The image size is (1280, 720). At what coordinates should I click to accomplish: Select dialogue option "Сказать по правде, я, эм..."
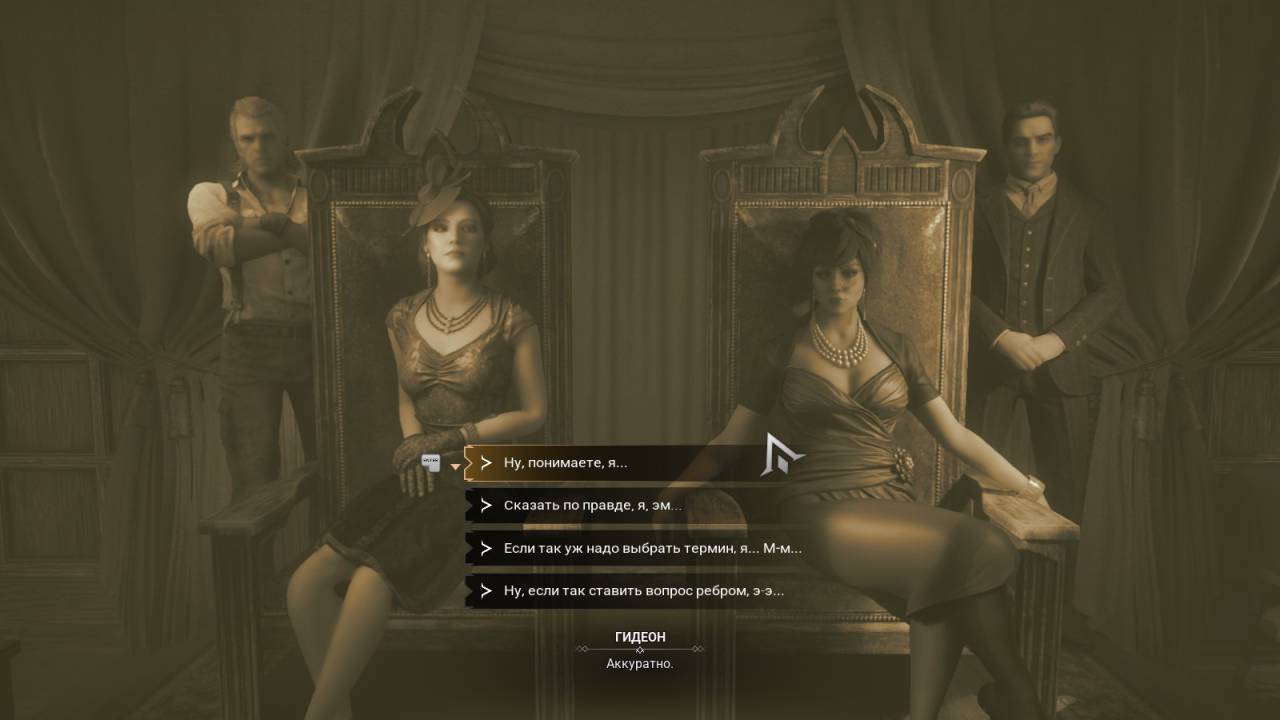592,506
